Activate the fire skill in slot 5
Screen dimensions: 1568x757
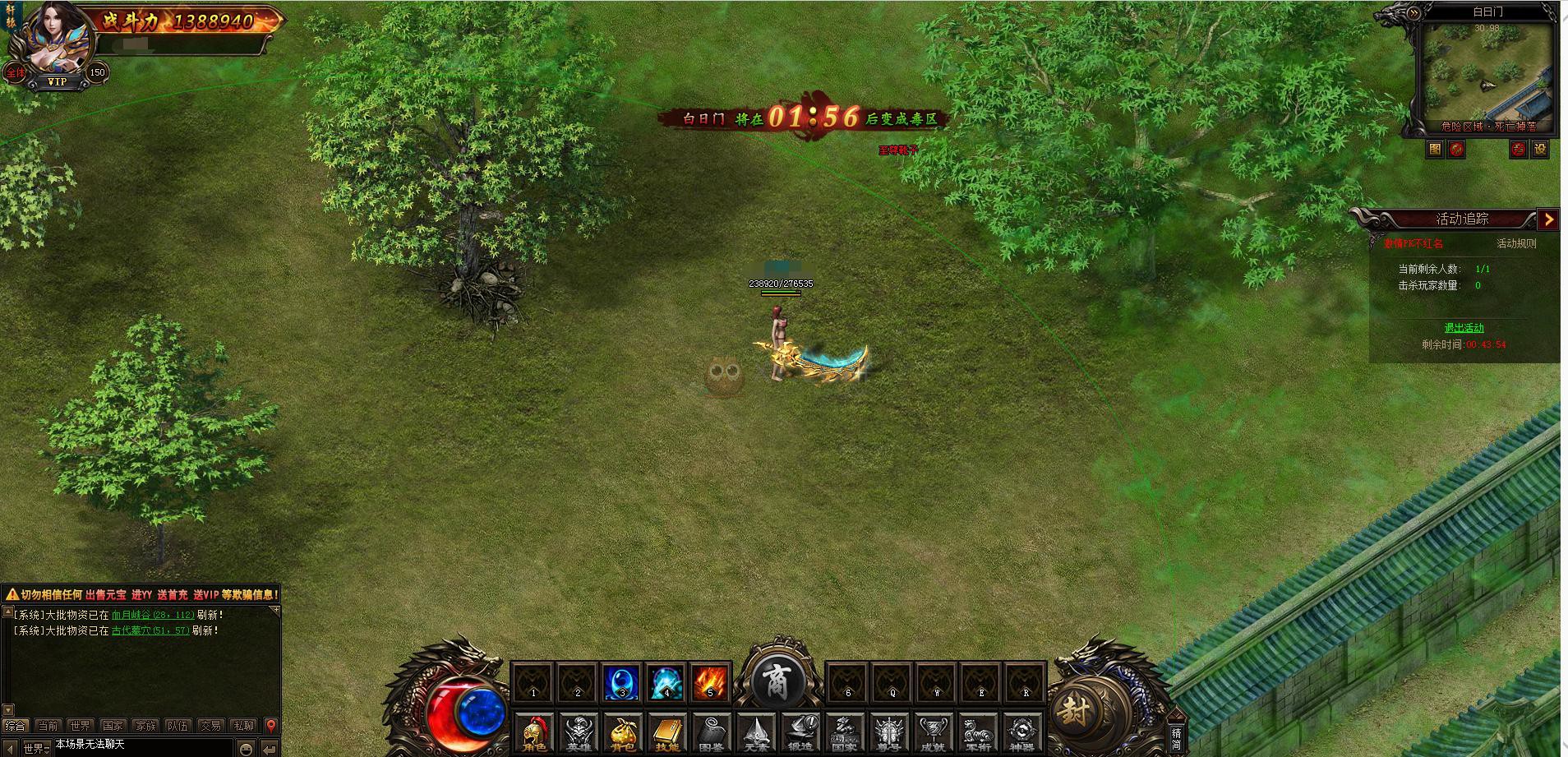(x=710, y=683)
